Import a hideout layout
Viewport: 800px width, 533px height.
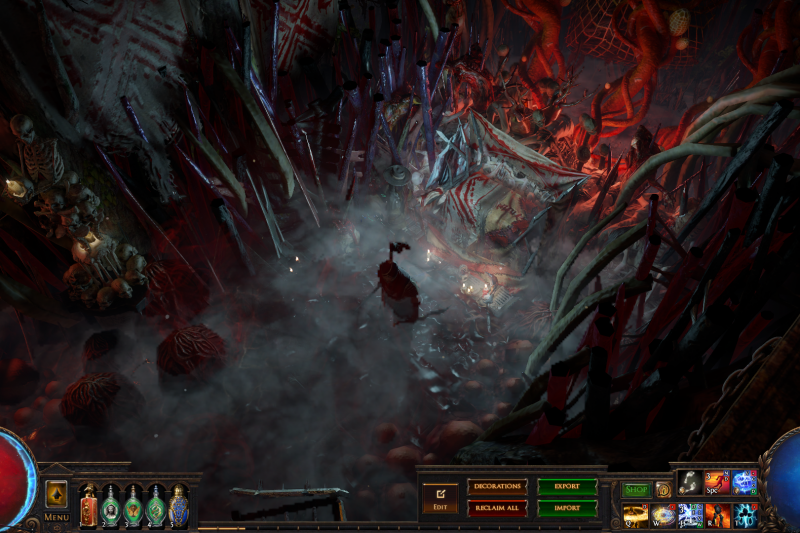tap(567, 508)
